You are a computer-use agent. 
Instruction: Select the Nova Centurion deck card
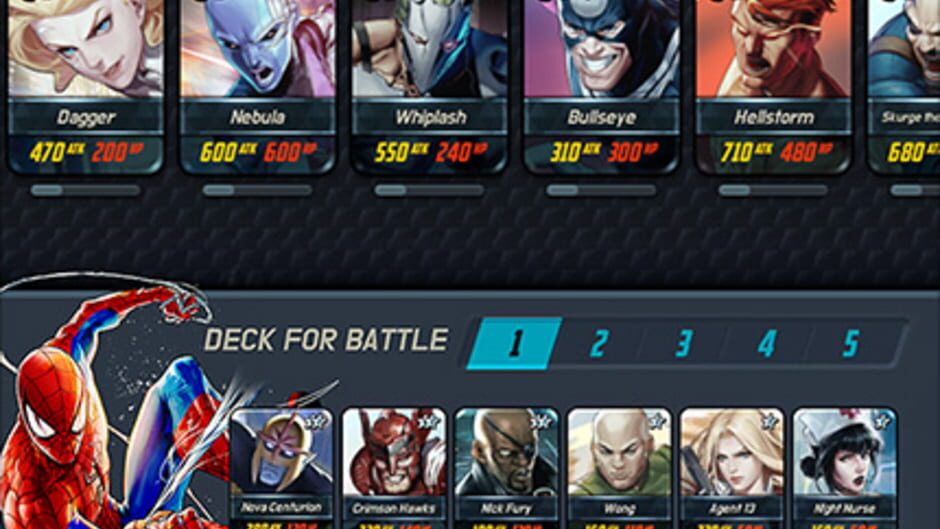coord(282,465)
